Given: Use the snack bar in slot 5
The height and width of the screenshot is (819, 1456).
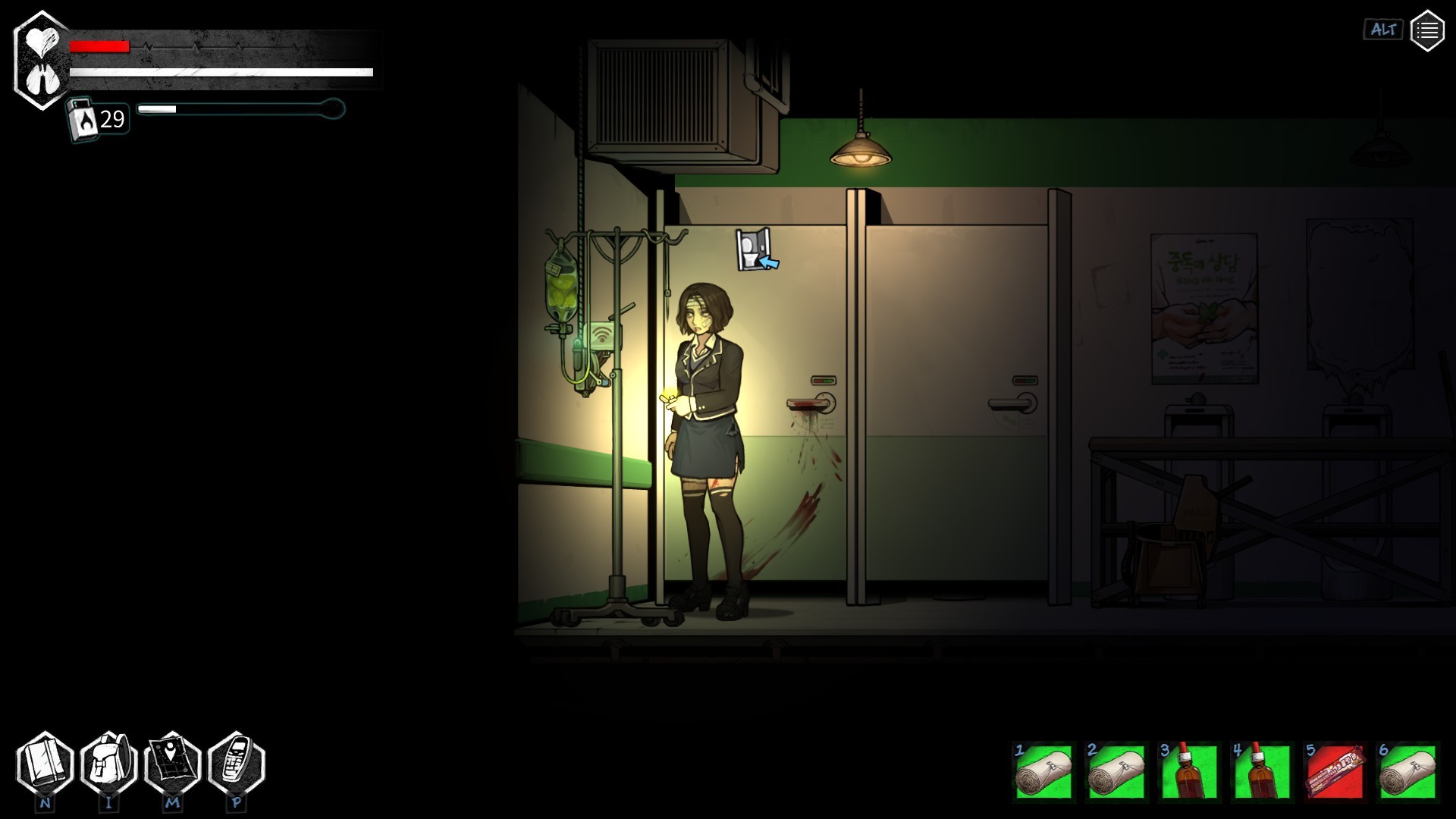Looking at the screenshot, I should 1335,771.
